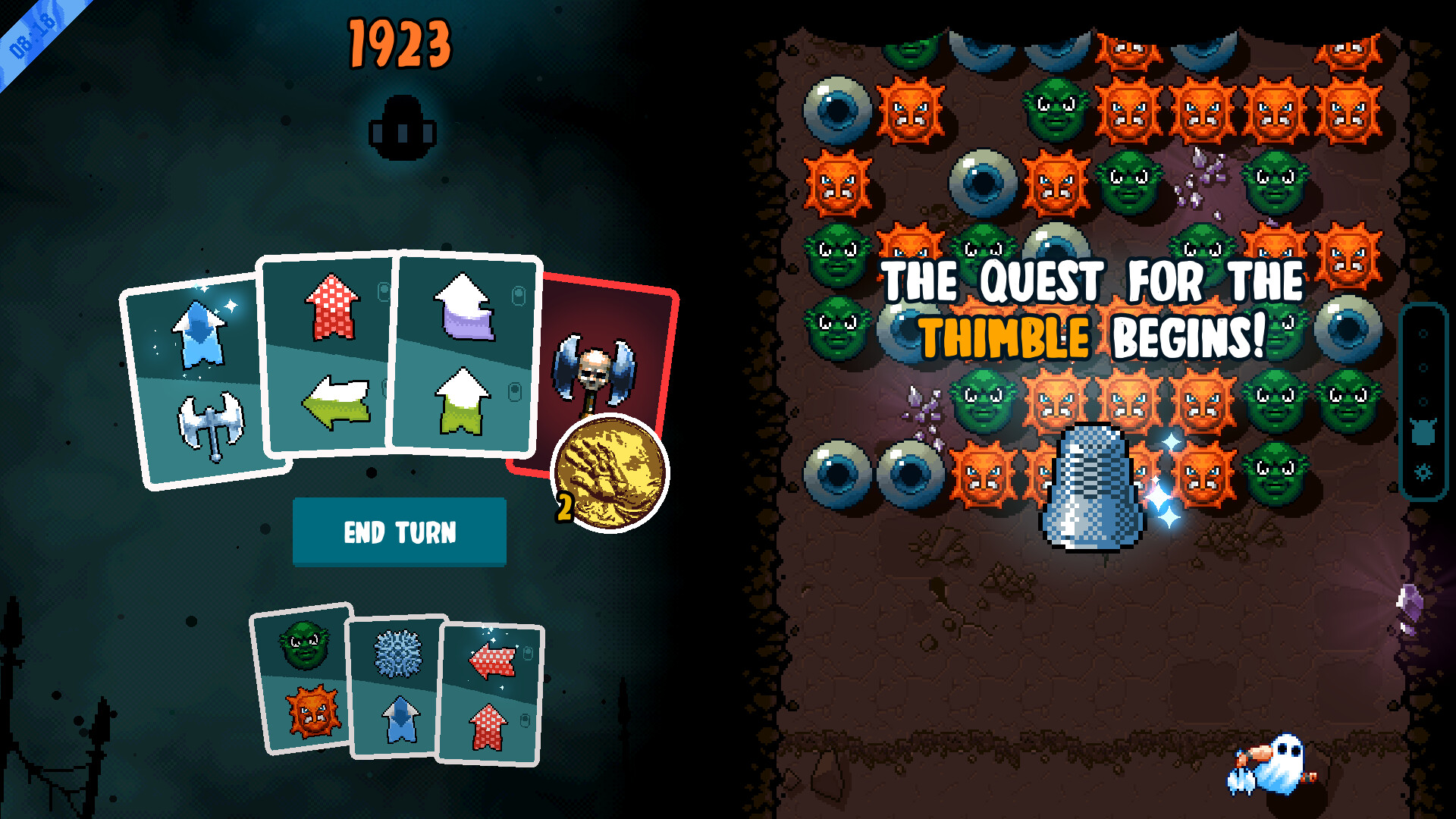Open settings via the sun icon in sidebar

(1423, 471)
